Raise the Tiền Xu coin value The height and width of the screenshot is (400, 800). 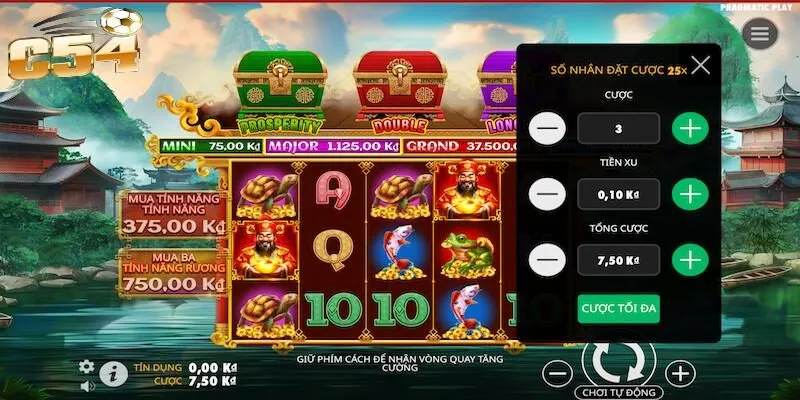coord(689,193)
